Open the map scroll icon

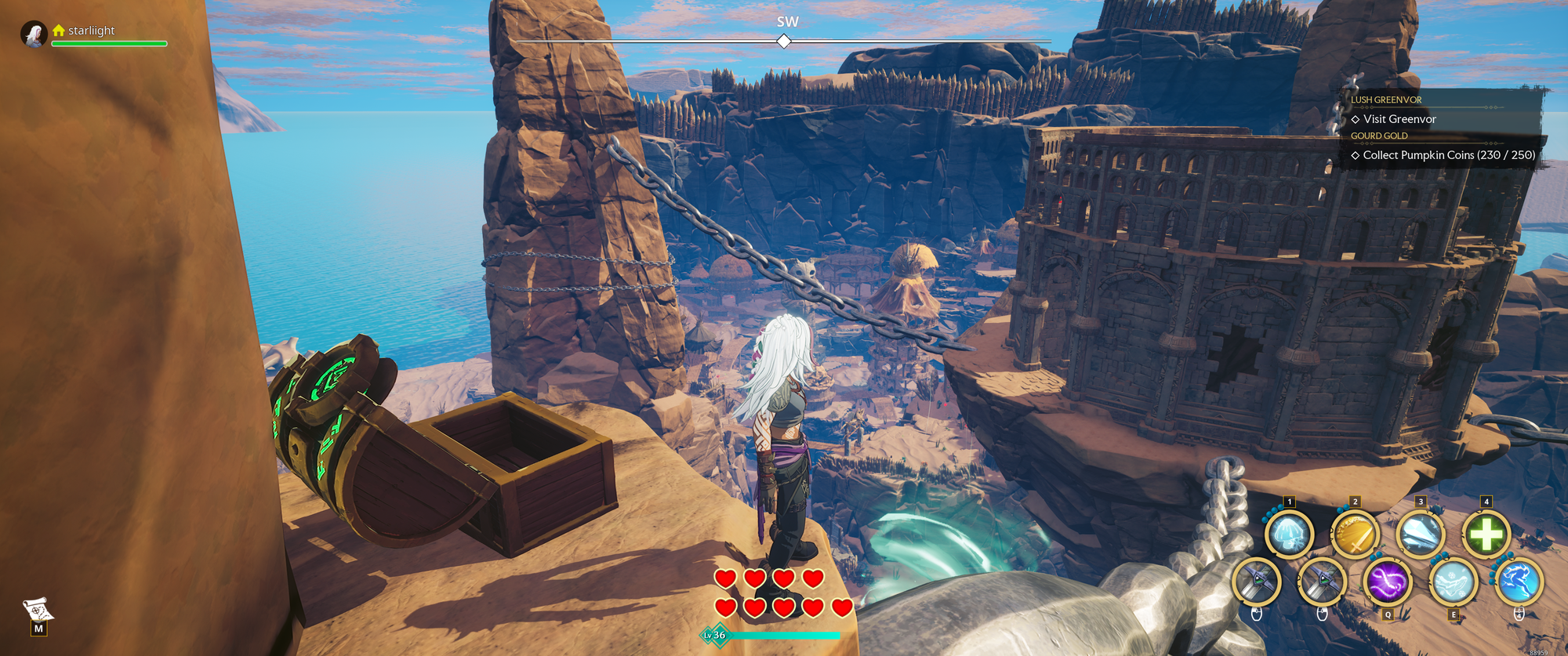point(38,610)
